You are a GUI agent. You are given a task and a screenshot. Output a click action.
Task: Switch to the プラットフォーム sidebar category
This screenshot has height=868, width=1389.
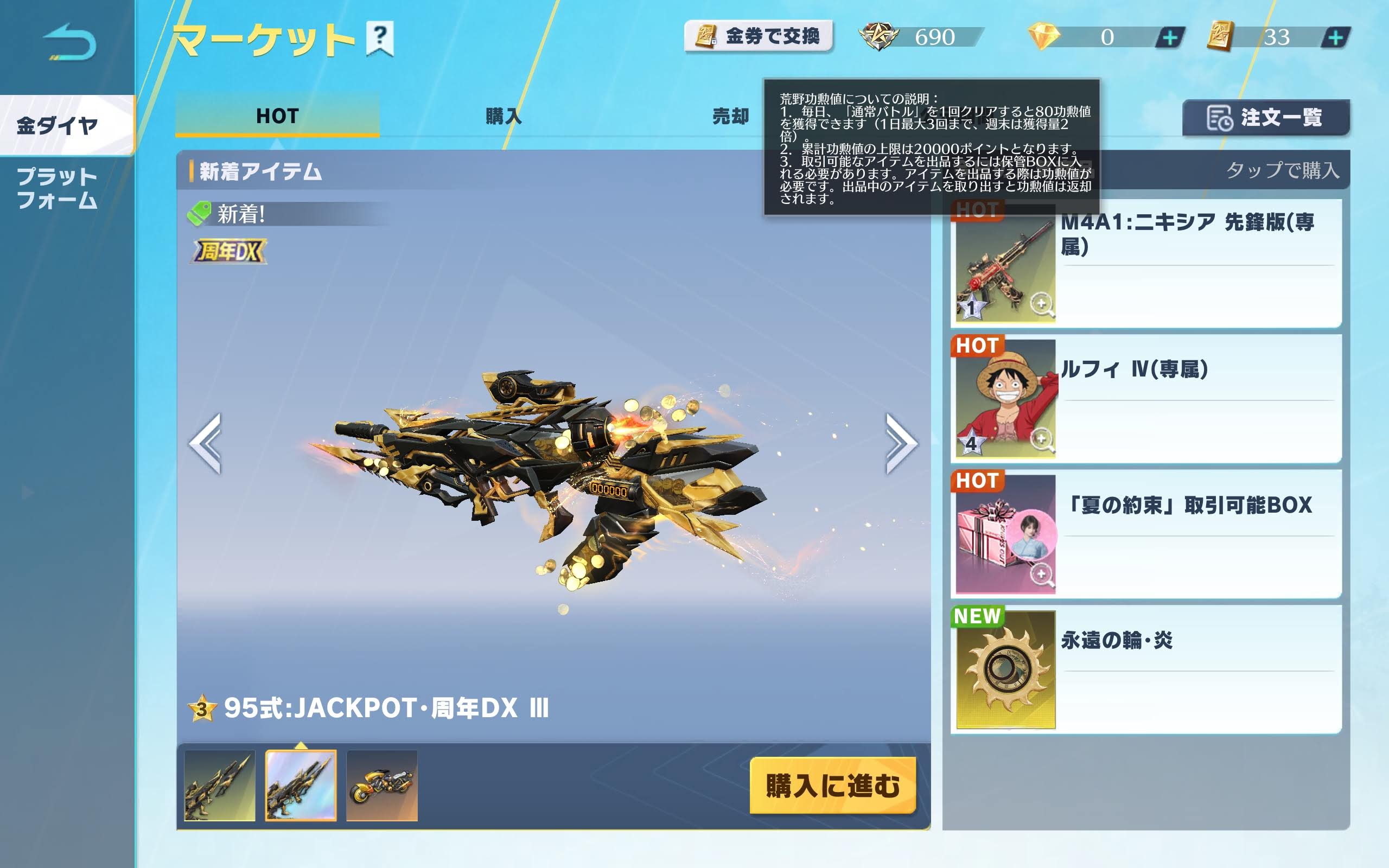pyautogui.click(x=58, y=188)
